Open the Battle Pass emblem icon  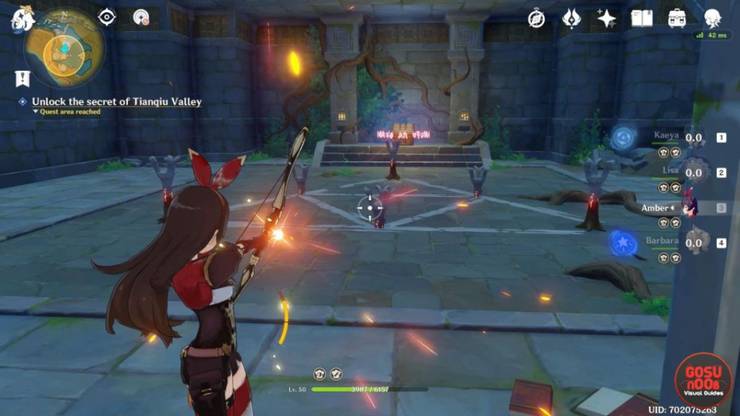pos(572,18)
